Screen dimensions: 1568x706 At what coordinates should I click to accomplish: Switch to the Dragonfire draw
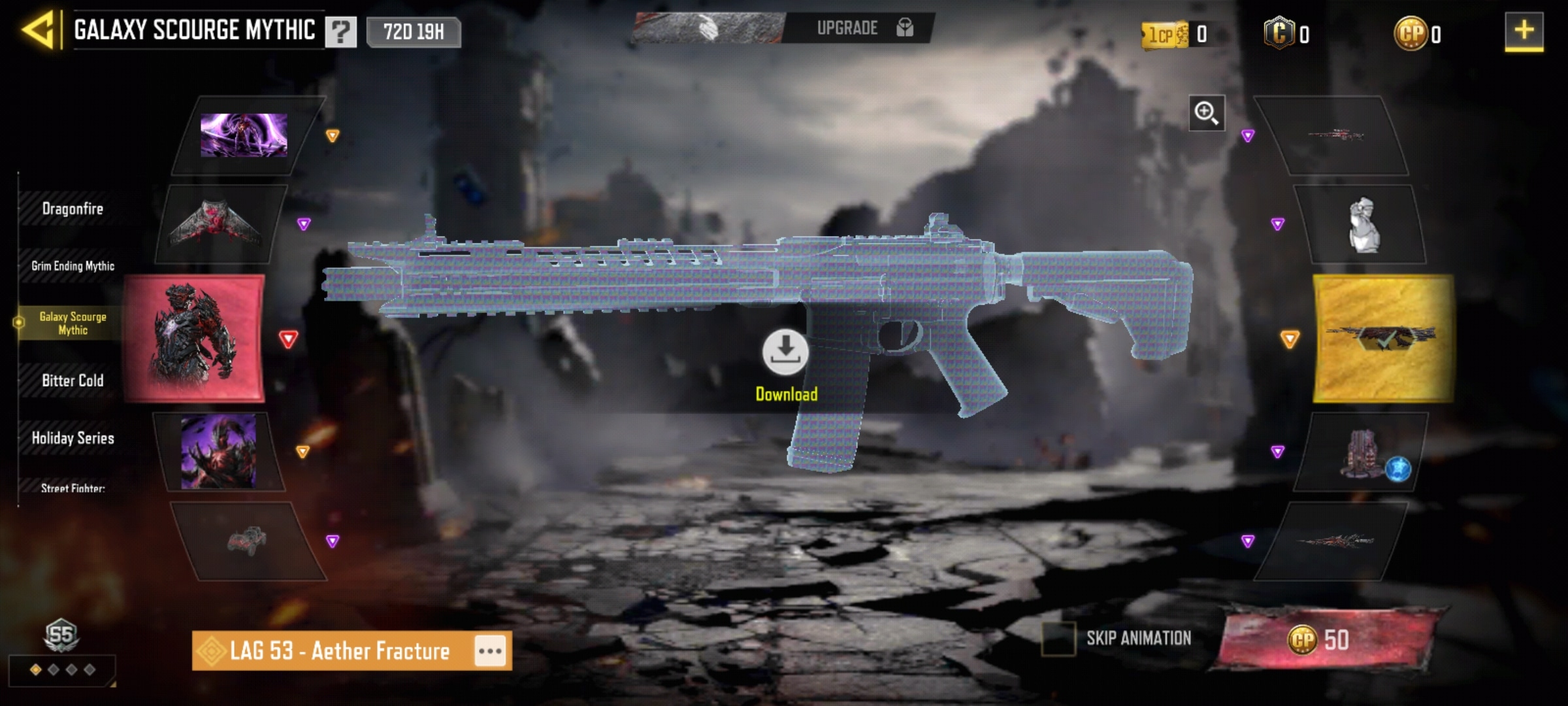pyautogui.click(x=73, y=209)
